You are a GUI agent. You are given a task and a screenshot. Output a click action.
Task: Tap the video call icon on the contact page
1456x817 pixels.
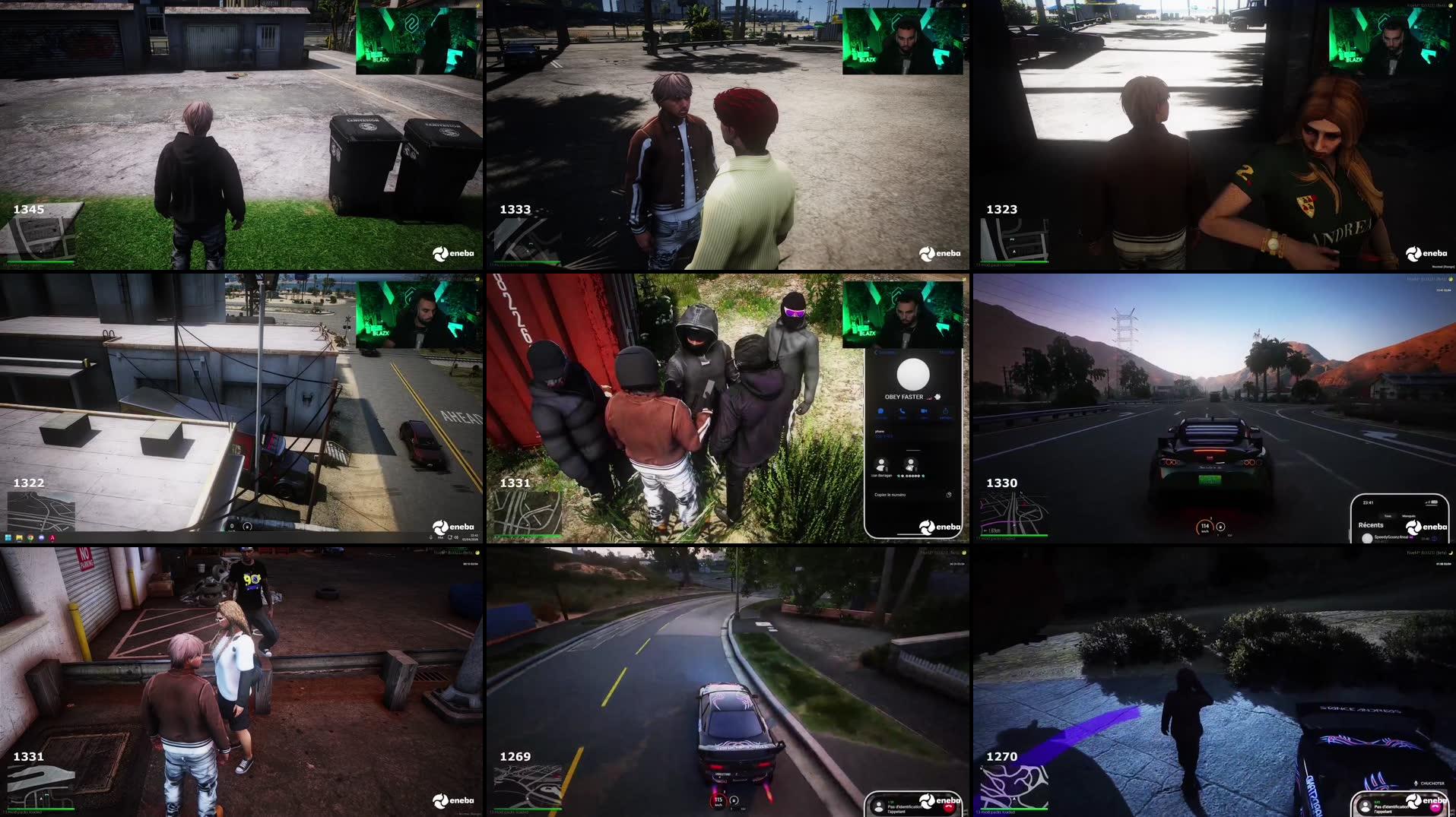click(924, 412)
